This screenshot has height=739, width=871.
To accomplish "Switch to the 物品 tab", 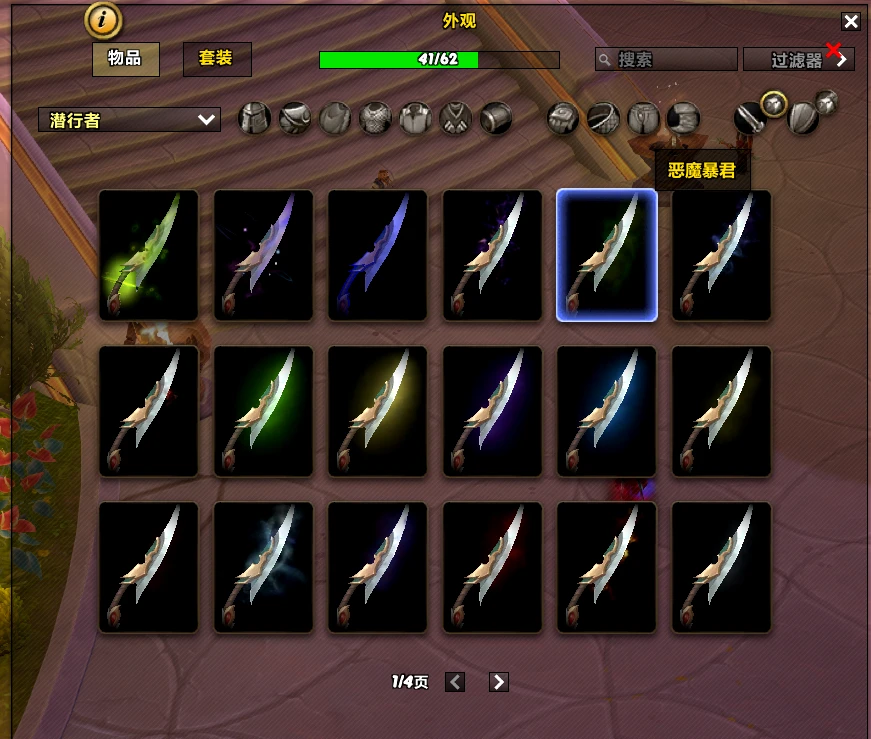I will click(x=125, y=59).
